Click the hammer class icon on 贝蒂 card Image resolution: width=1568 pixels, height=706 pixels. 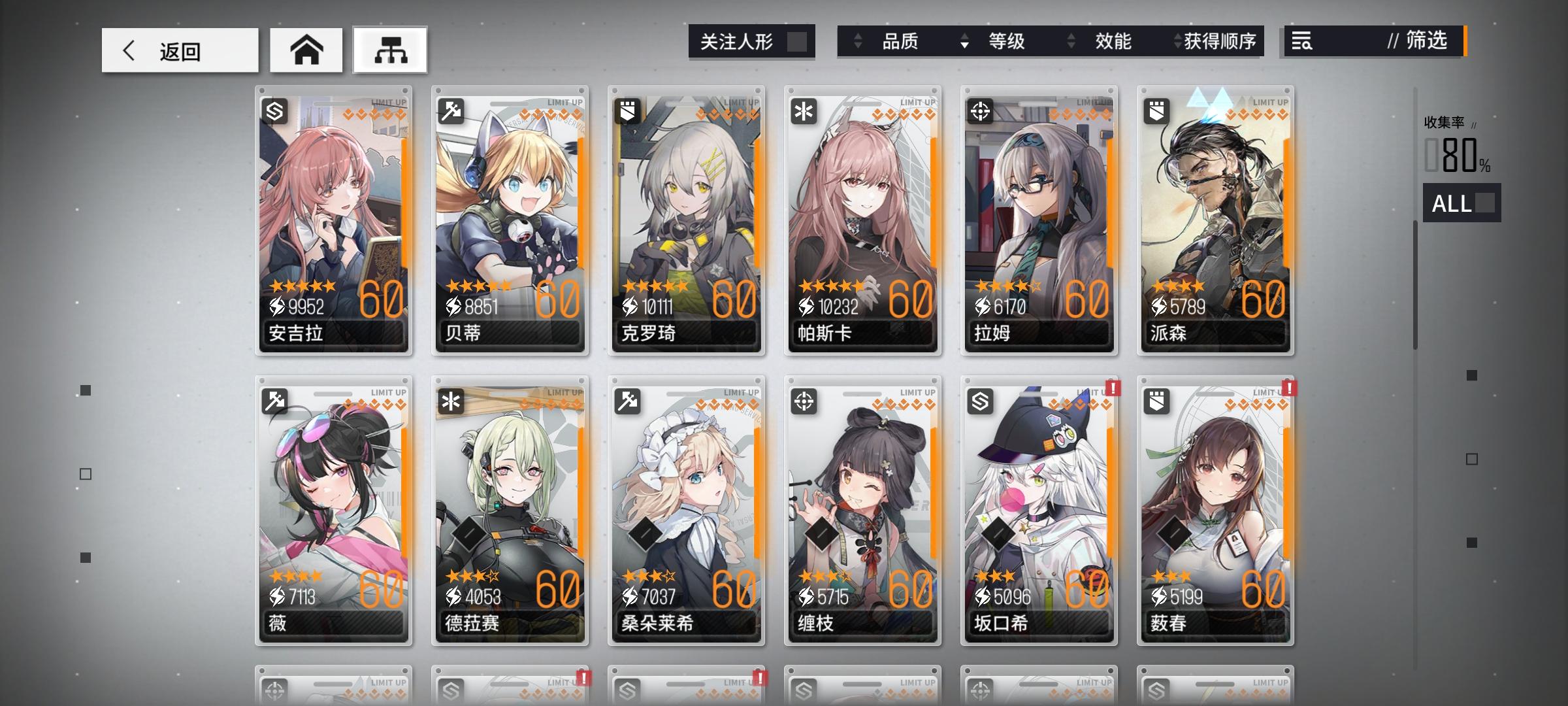[452, 112]
